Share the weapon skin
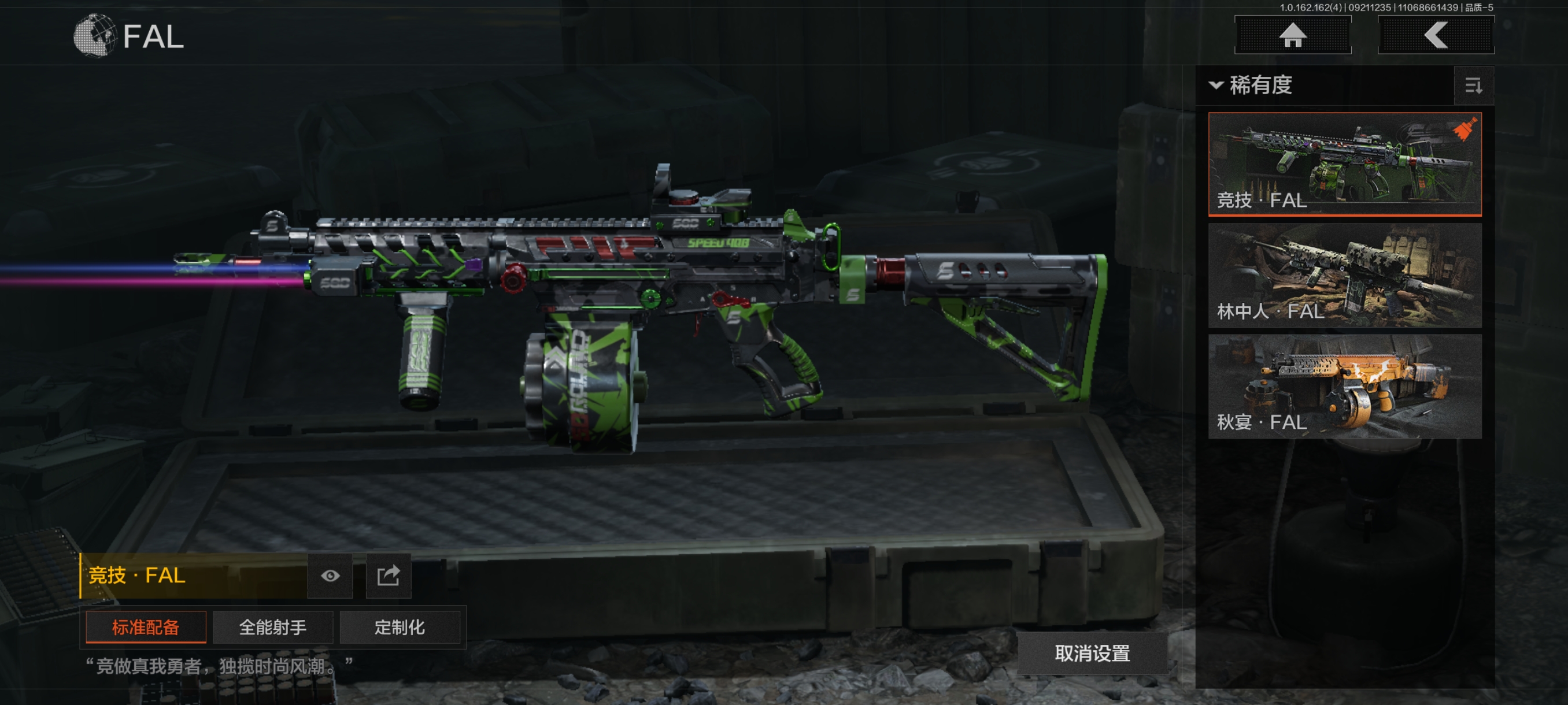 (388, 576)
